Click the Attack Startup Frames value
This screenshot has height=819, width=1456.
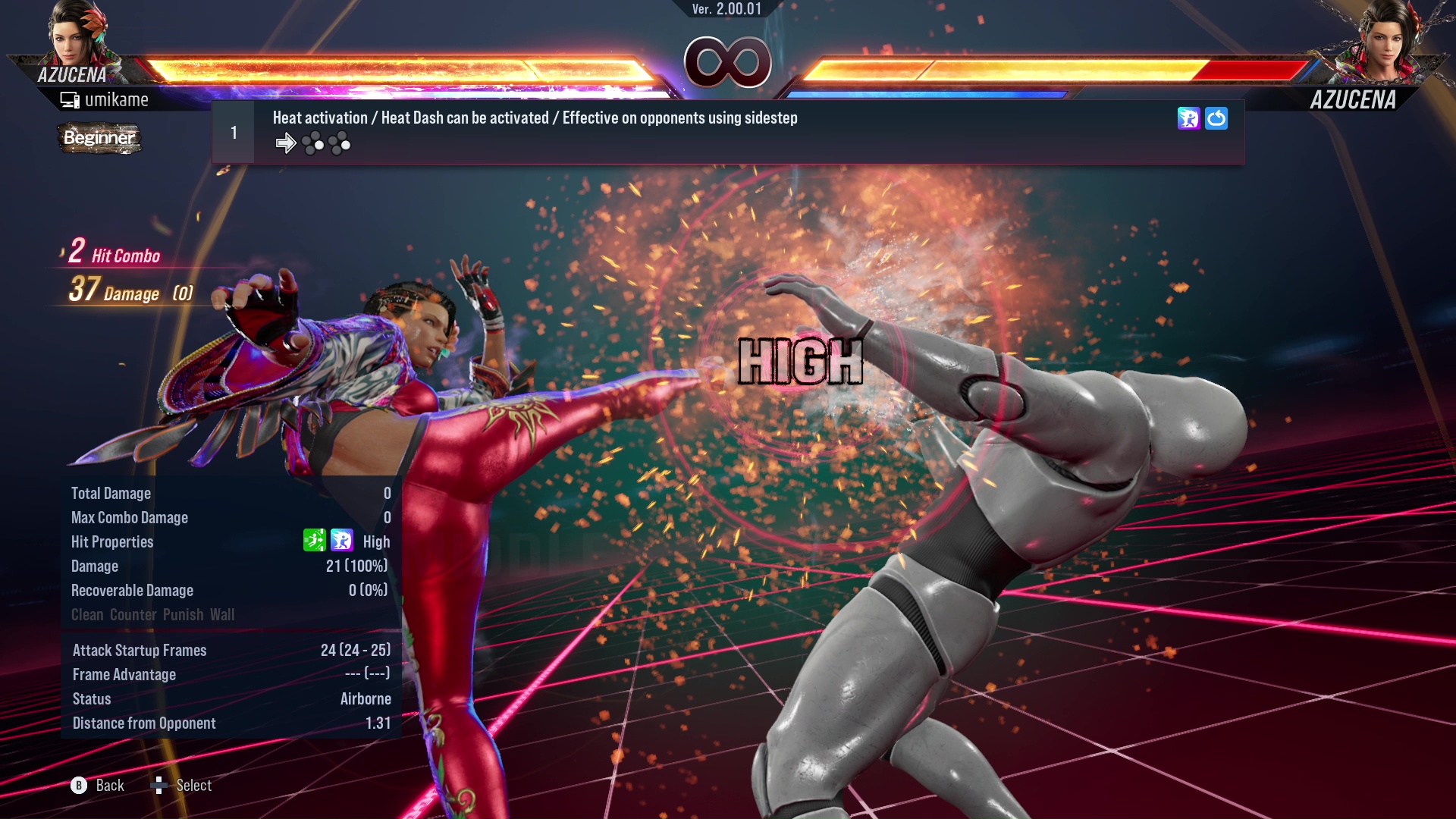click(x=353, y=650)
